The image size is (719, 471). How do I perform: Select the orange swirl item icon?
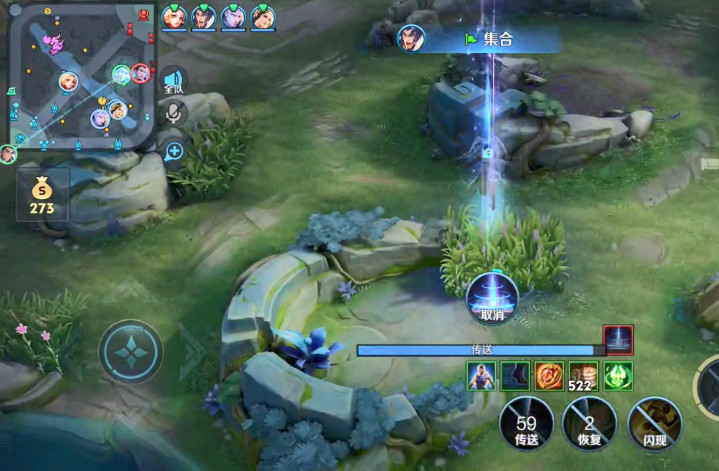pyautogui.click(x=549, y=376)
